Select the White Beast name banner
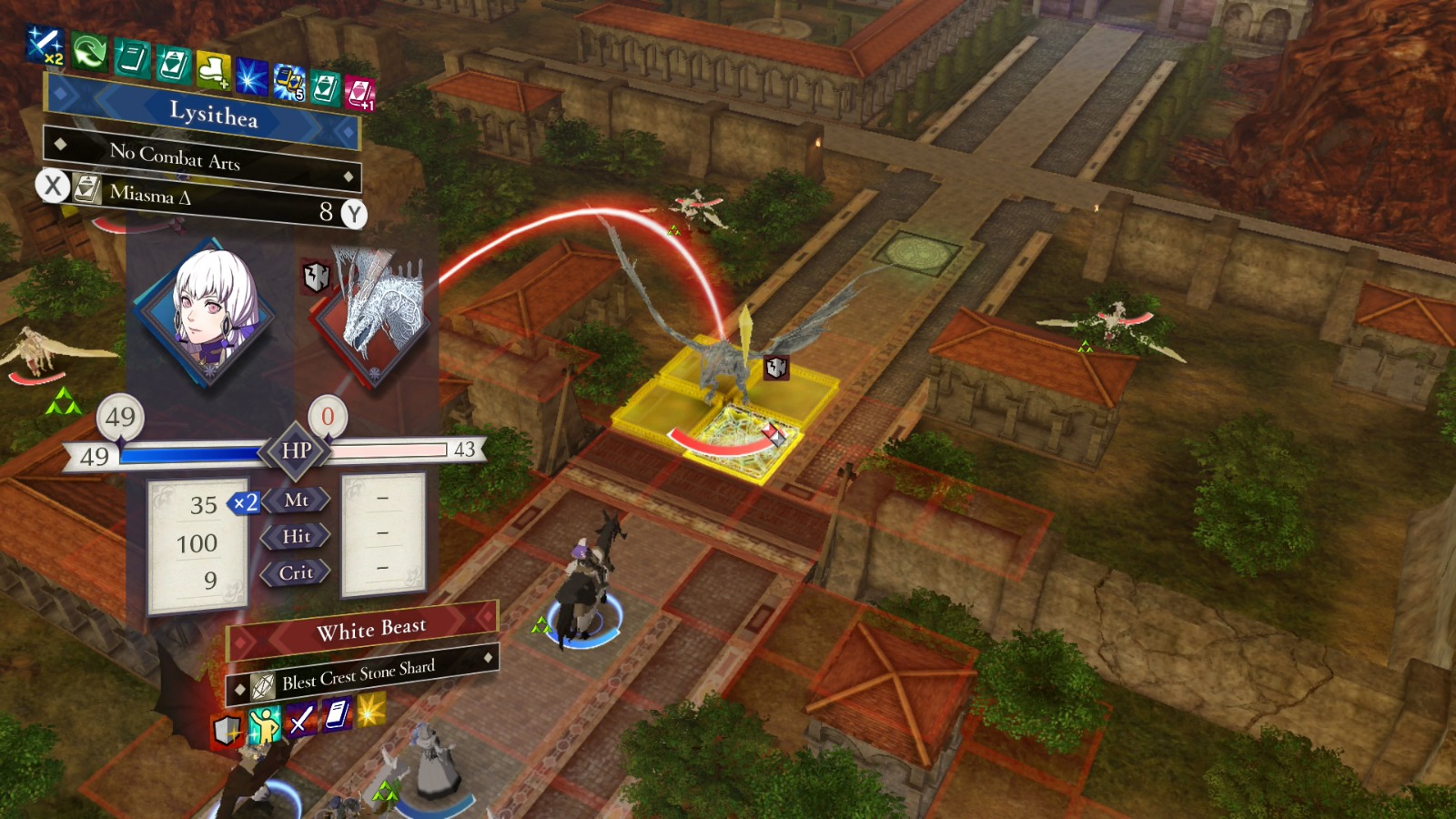The height and width of the screenshot is (819, 1456). pos(369,627)
